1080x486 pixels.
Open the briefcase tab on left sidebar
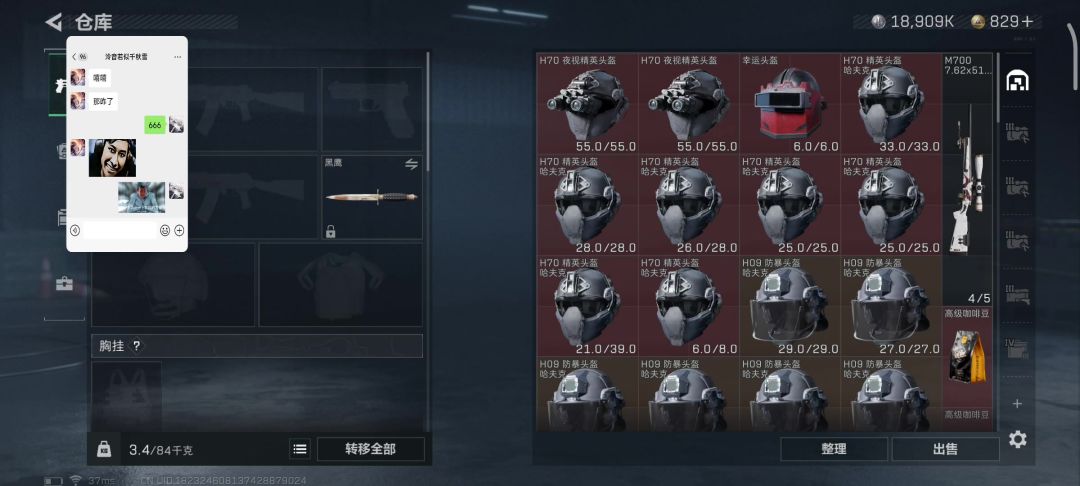coord(65,284)
